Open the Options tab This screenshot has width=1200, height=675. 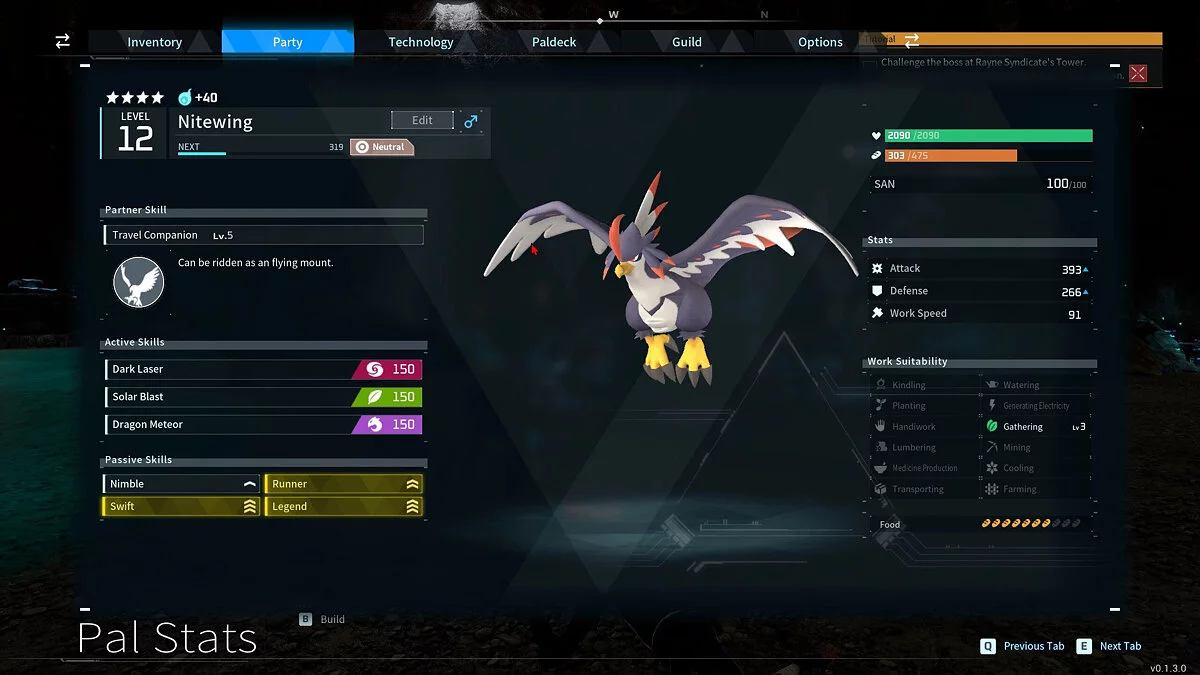click(x=820, y=42)
